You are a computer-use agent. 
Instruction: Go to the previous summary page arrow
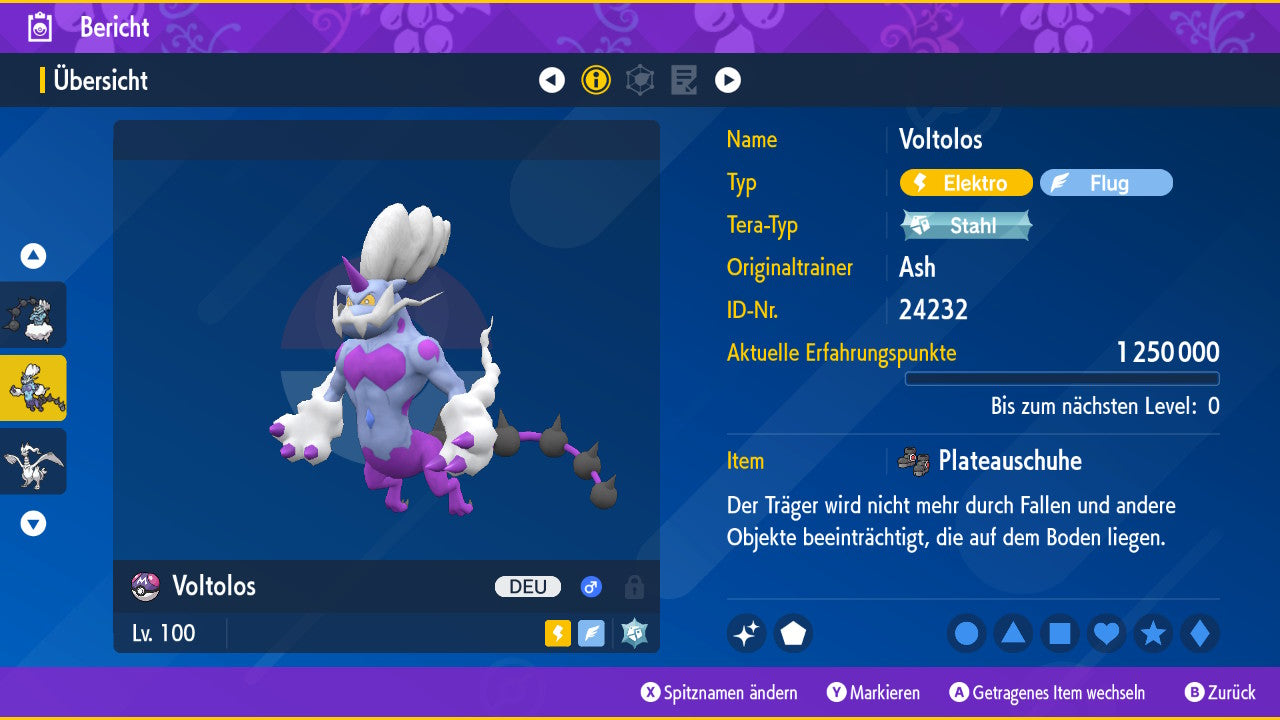click(x=552, y=80)
